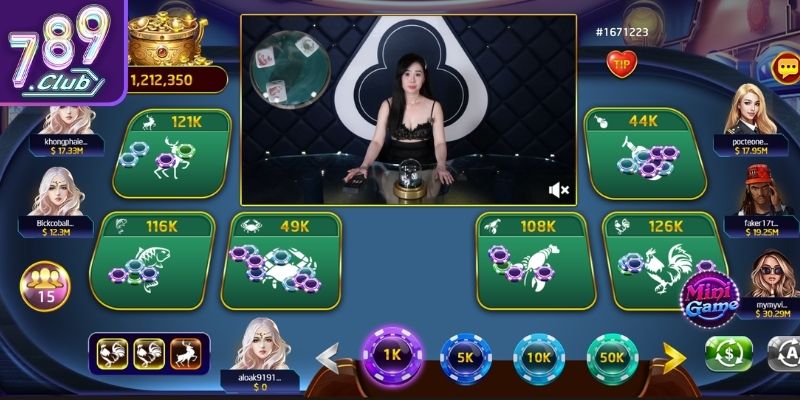This screenshot has width=800, height=400.
Task: Toggle the muted speaker on the dealer video
Action: (559, 189)
